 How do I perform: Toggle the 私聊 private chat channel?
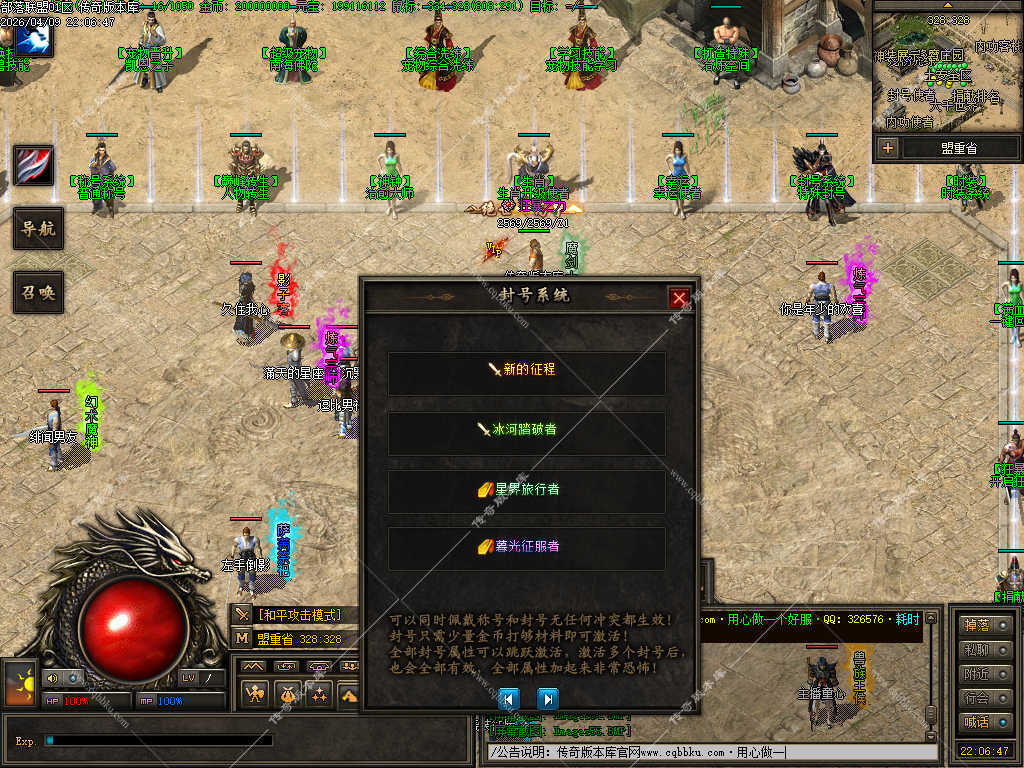[x=984, y=650]
